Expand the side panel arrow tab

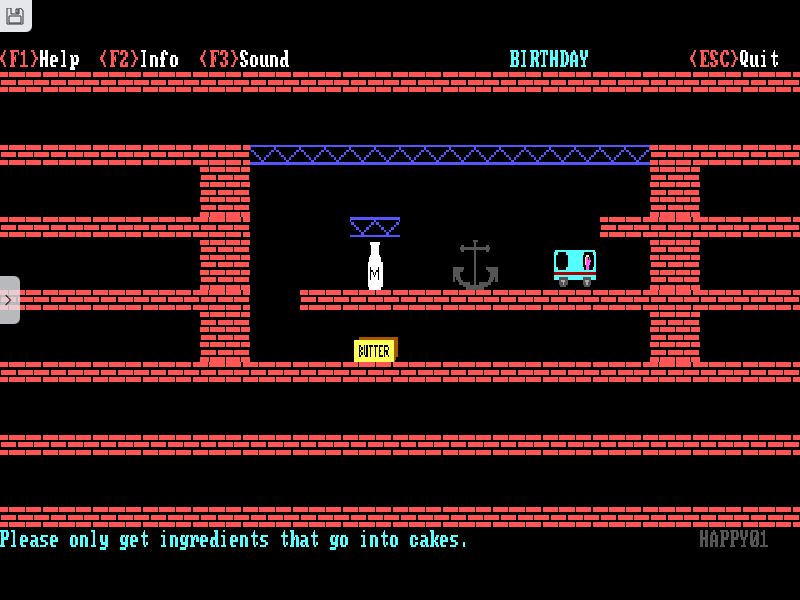coord(8,299)
